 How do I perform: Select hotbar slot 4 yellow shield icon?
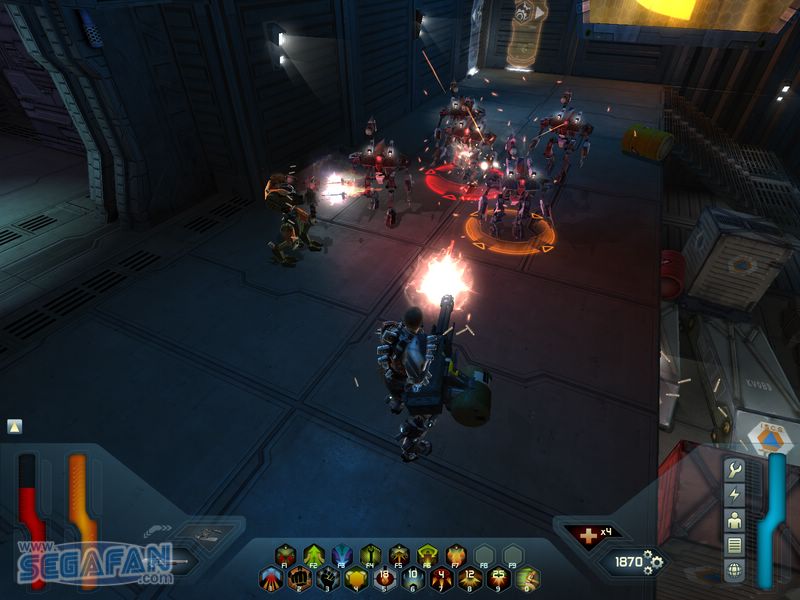point(356,578)
